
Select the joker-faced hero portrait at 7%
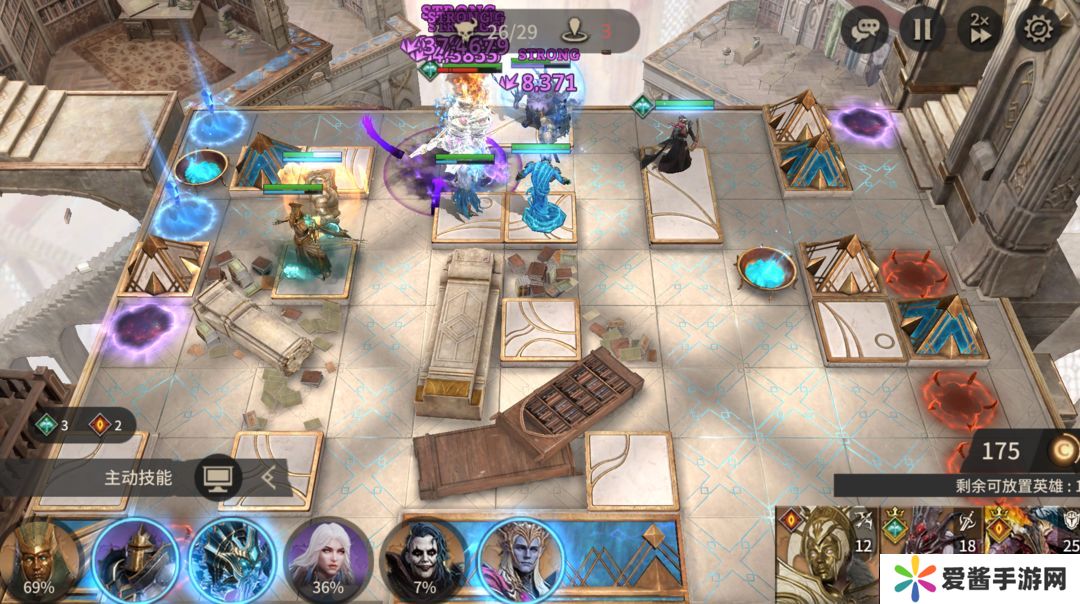tap(424, 560)
